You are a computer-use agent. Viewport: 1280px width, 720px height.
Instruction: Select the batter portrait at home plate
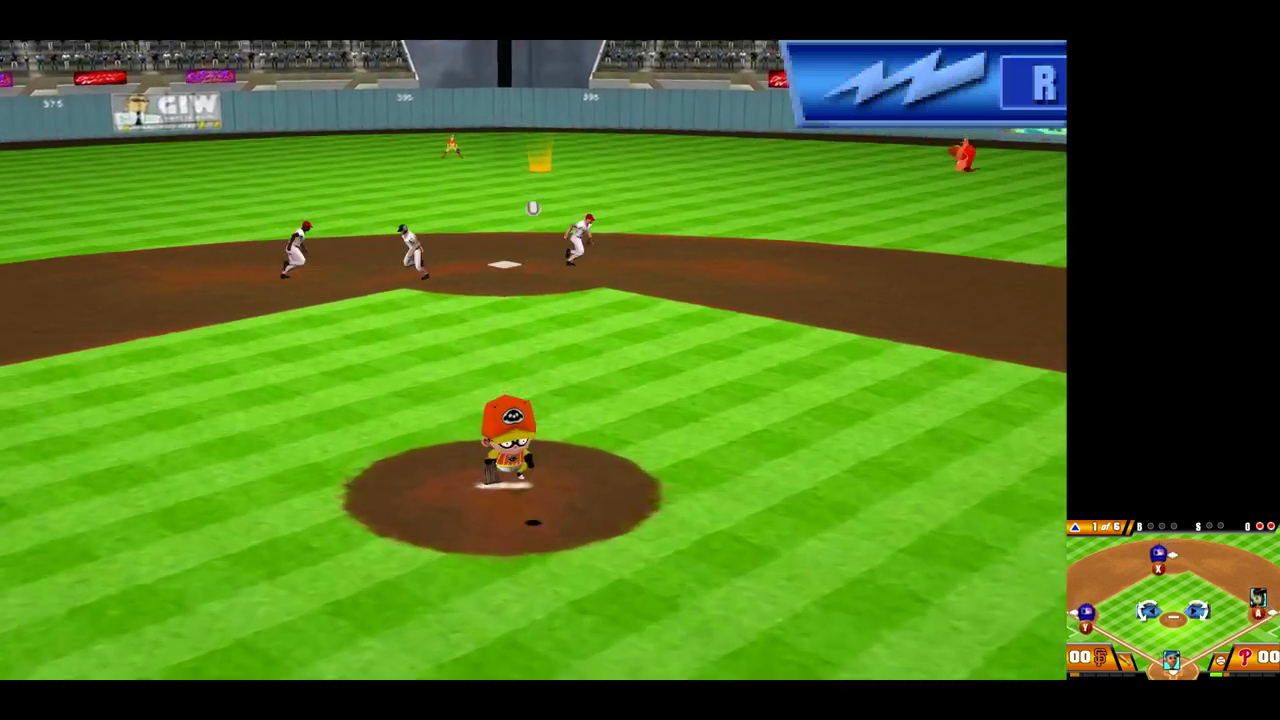[x=1170, y=658]
